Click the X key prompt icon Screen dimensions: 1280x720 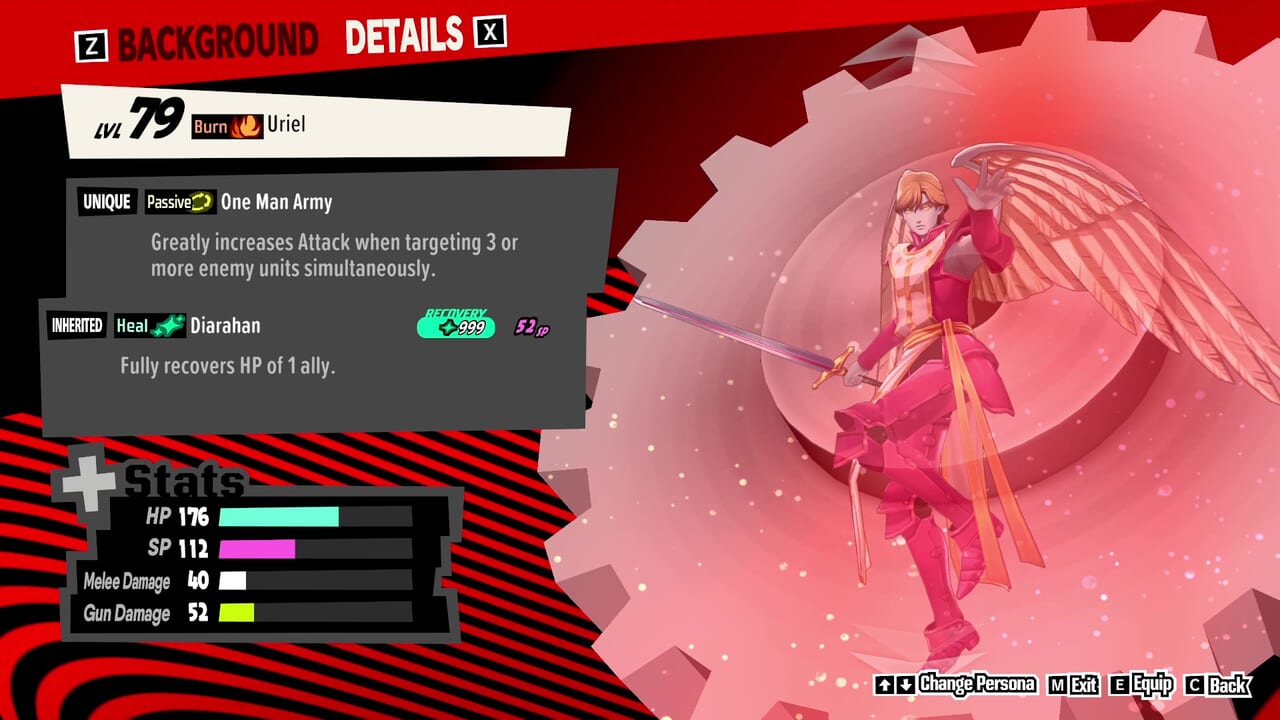491,34
